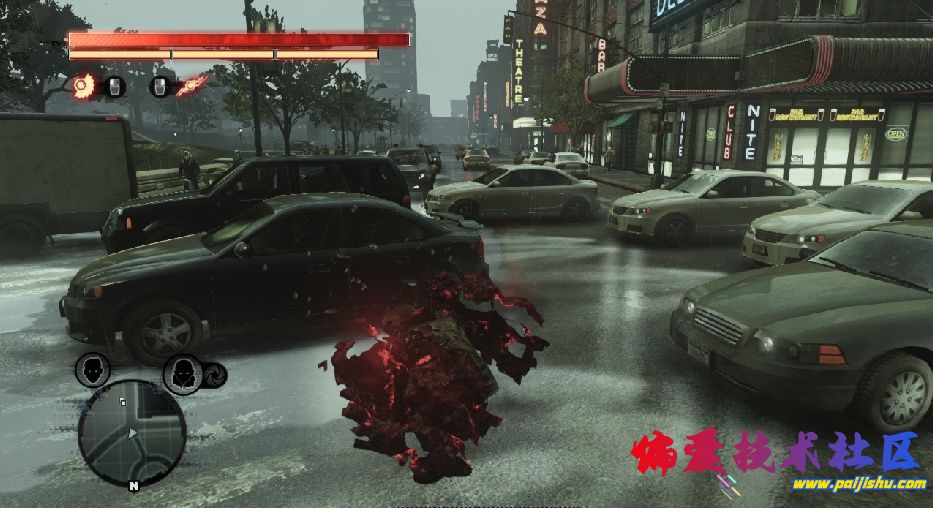
Task: Select the glowing red tendril power icon
Action: coord(193,85)
